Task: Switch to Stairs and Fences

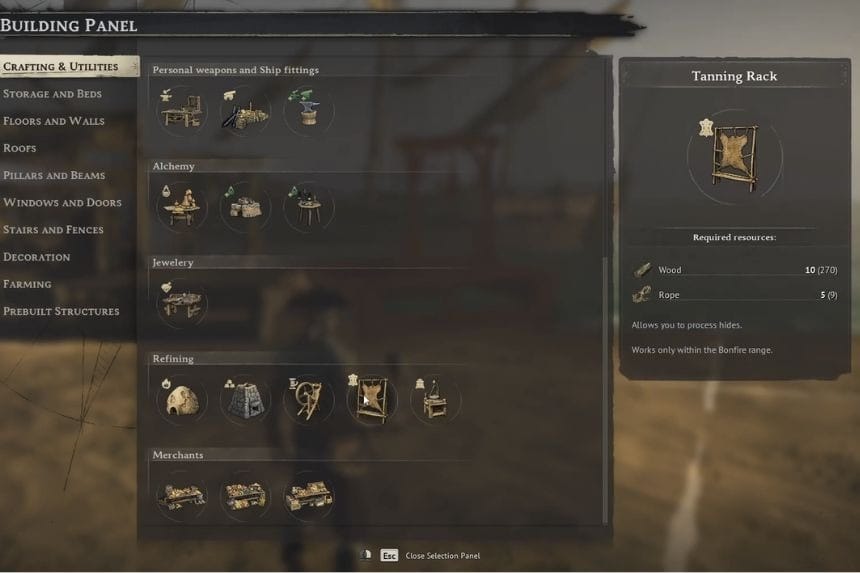Action: pos(53,229)
